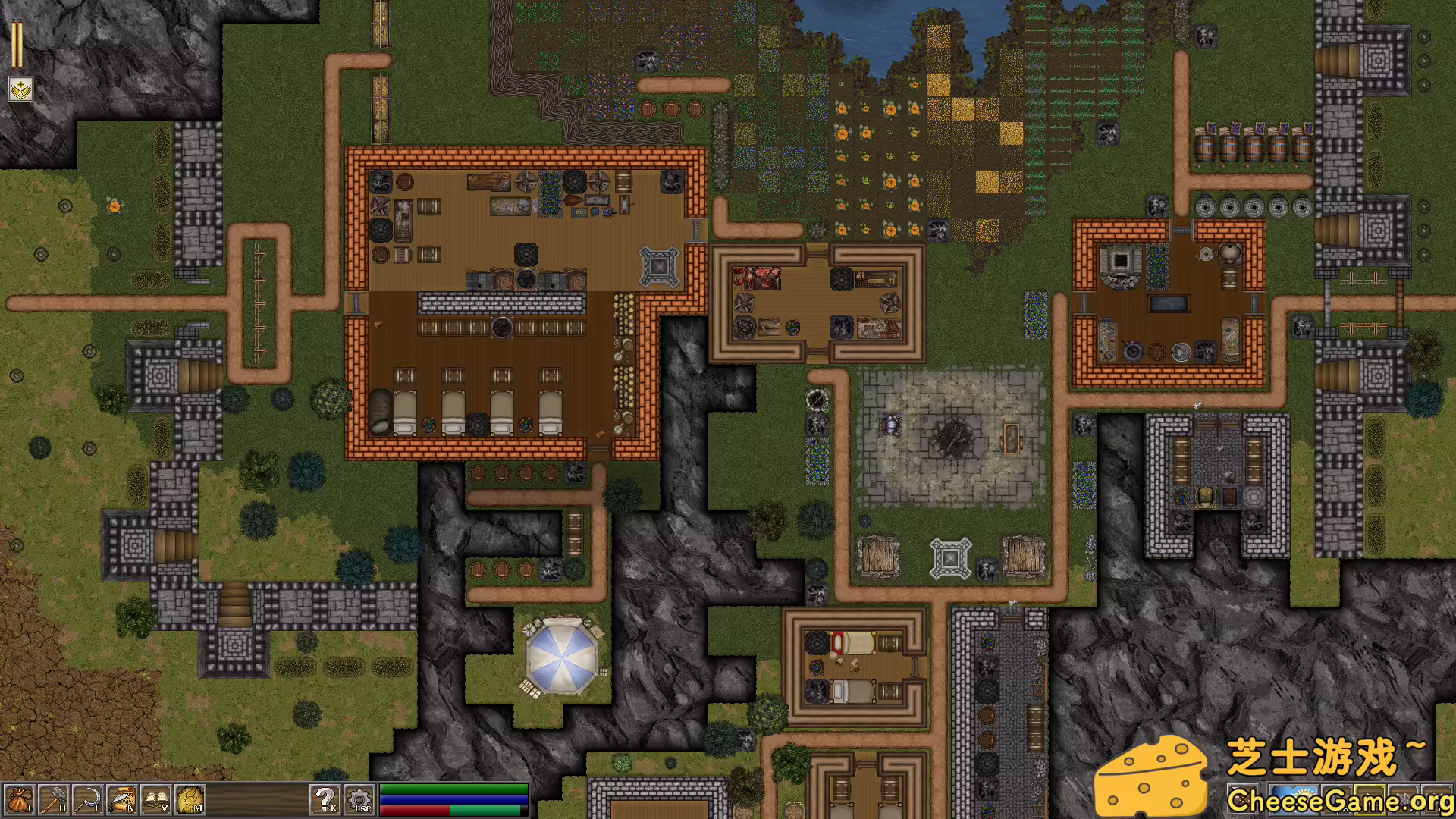Select the white umbrella canopy tent
This screenshot has height=819, width=1456.
tap(563, 656)
